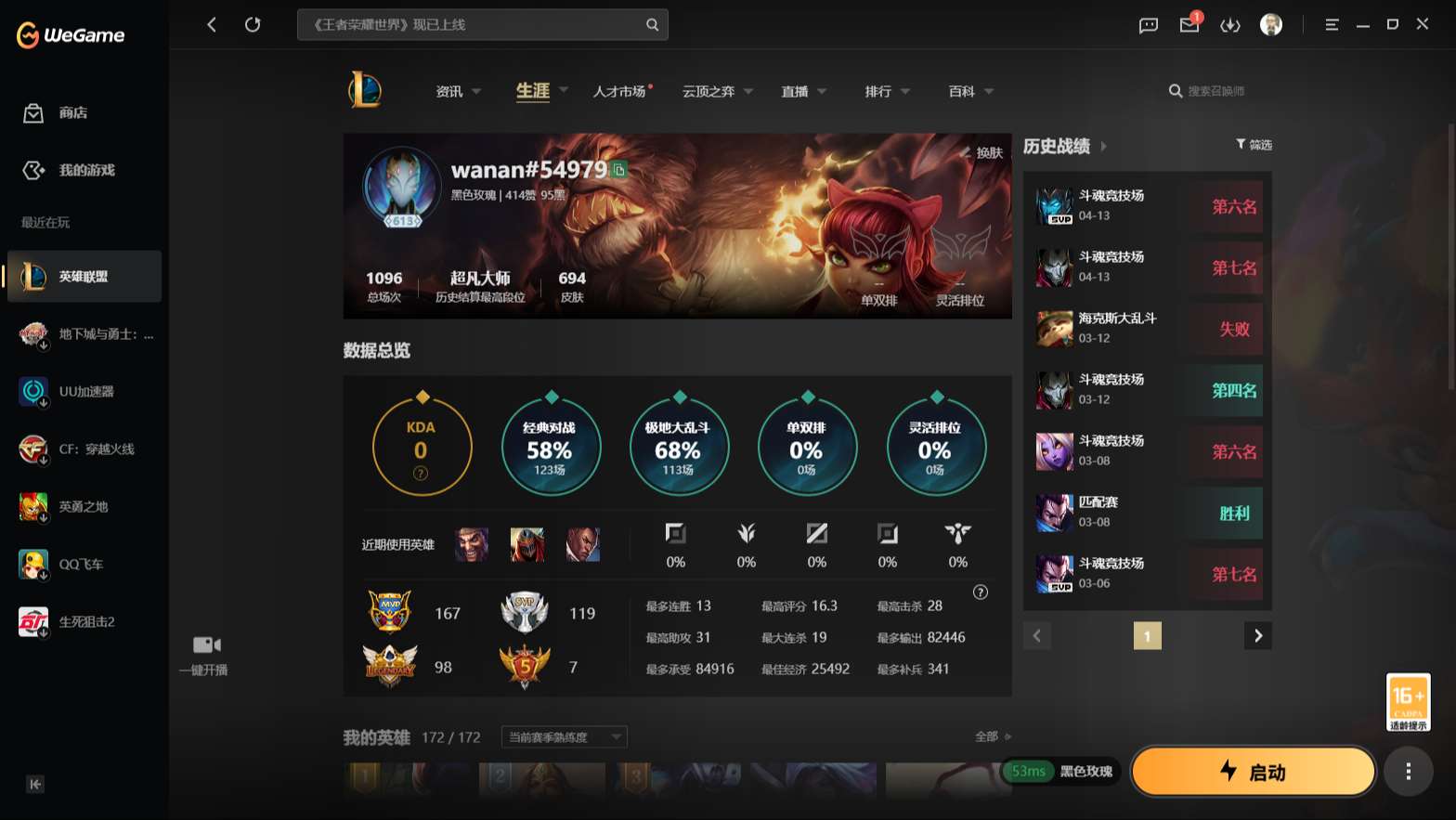
Task: Expand the 当前赛季熟练度 dropdown
Action: pos(563,736)
